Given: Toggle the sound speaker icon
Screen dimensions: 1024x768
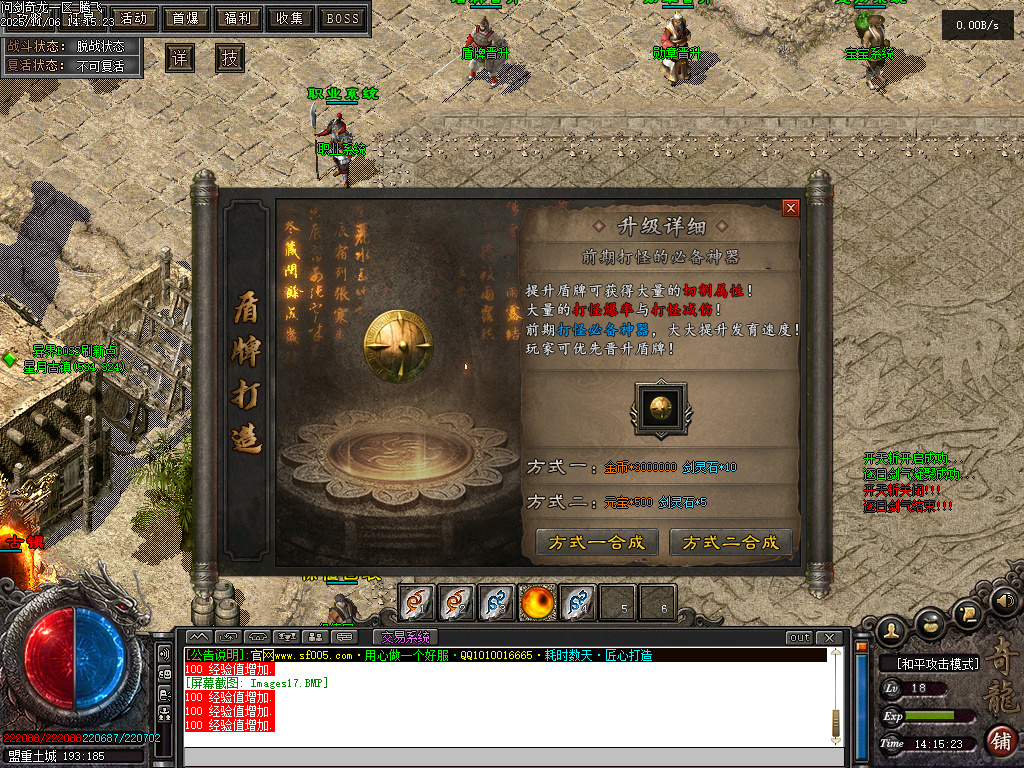Looking at the screenshot, I should (1003, 601).
